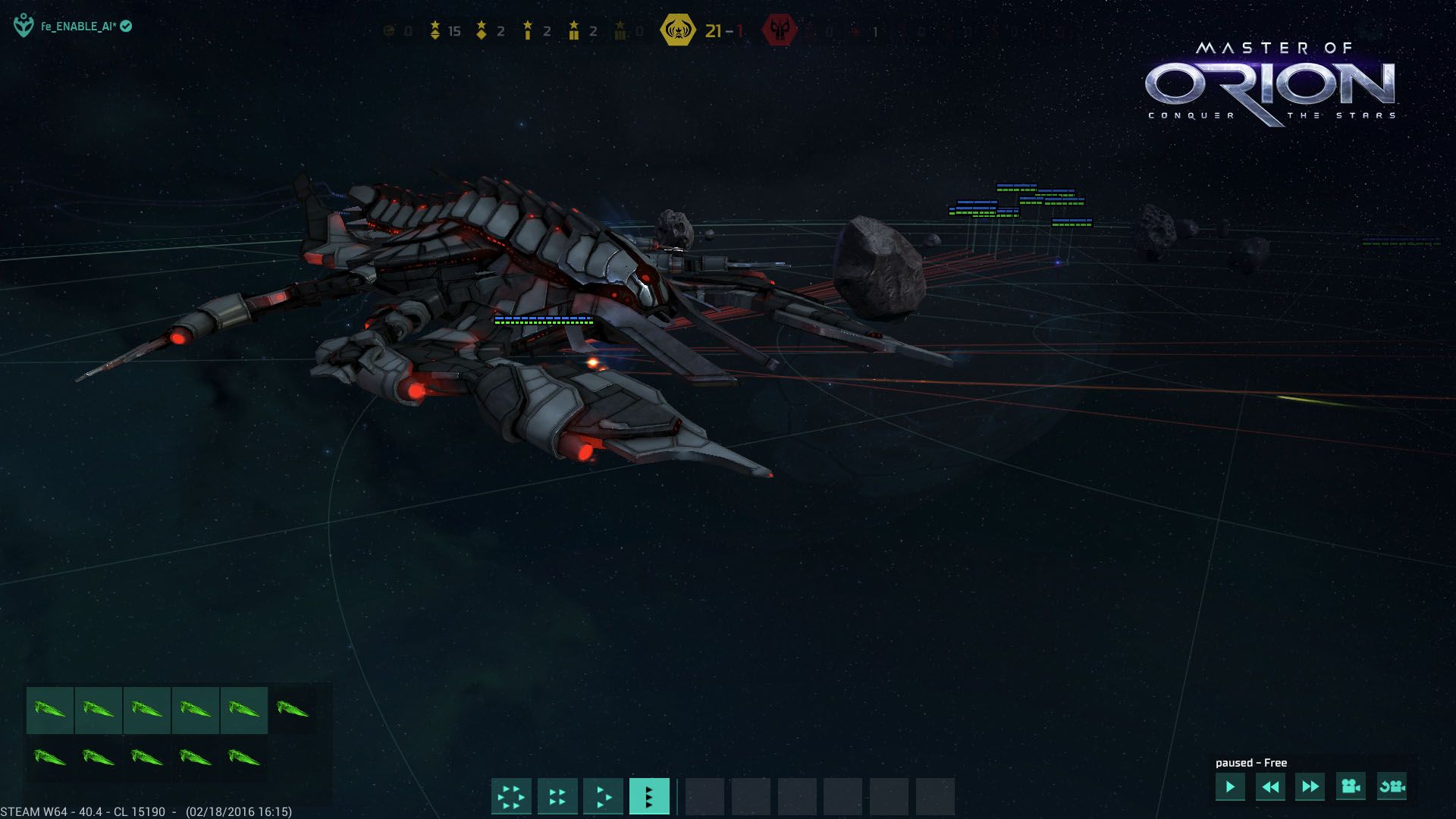Select the paired arrows formation icon
The height and width of the screenshot is (819, 1456).
click(557, 796)
